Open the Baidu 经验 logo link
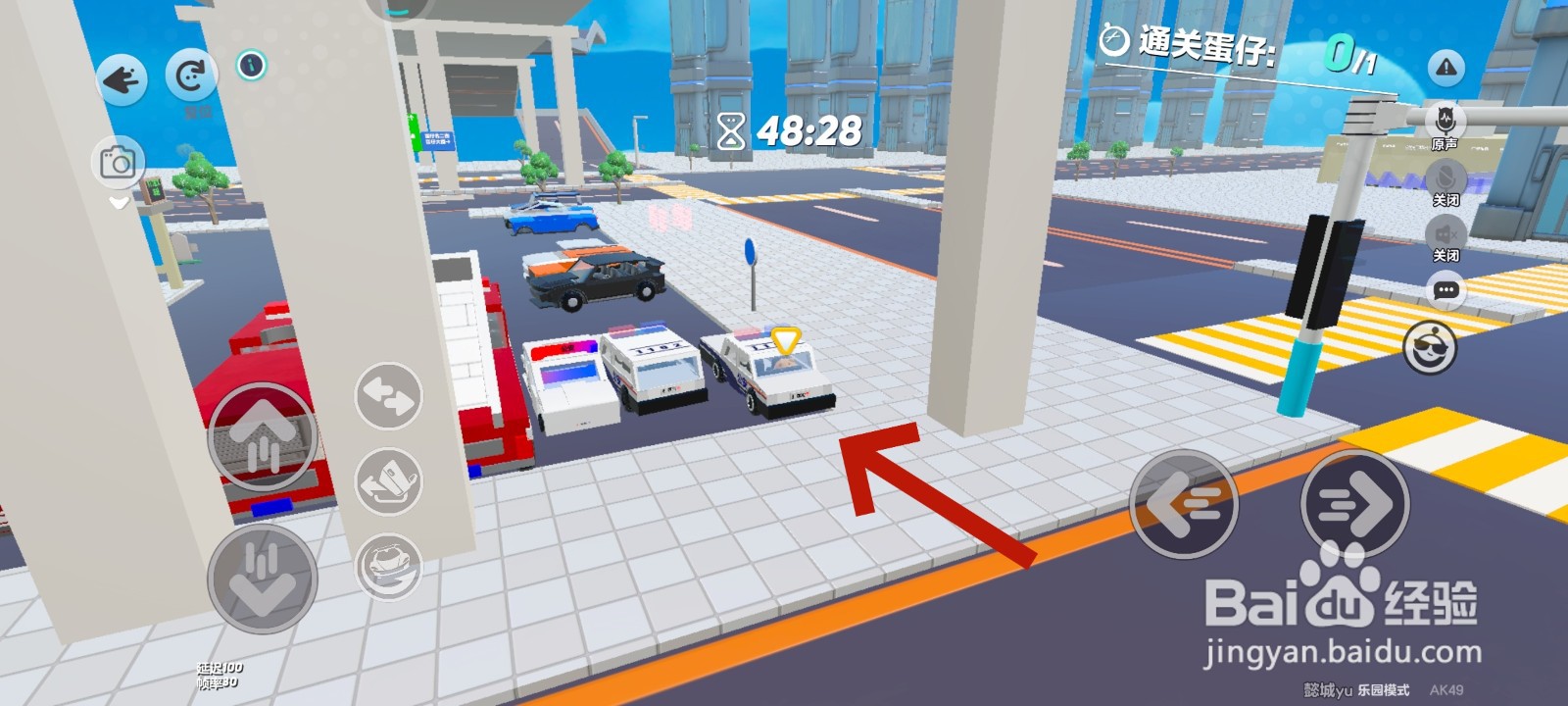This screenshot has height=706, width=1568. (x=1343, y=600)
